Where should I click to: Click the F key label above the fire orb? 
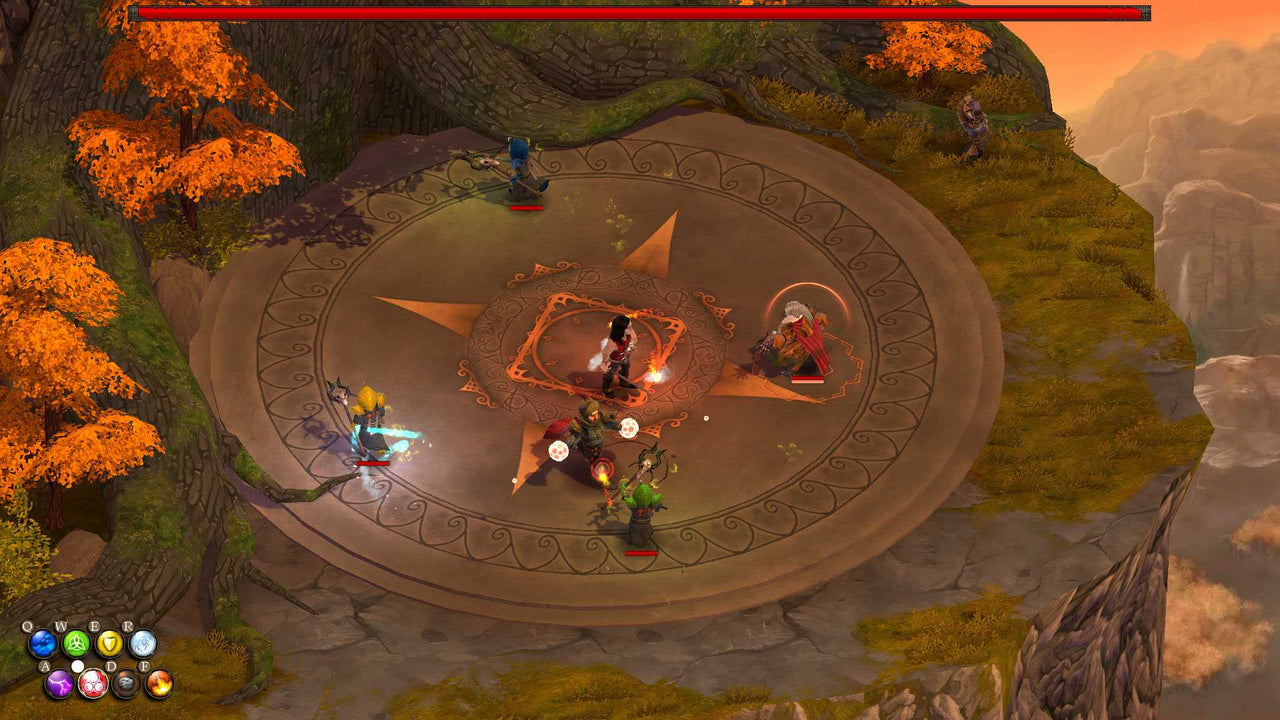(x=144, y=666)
